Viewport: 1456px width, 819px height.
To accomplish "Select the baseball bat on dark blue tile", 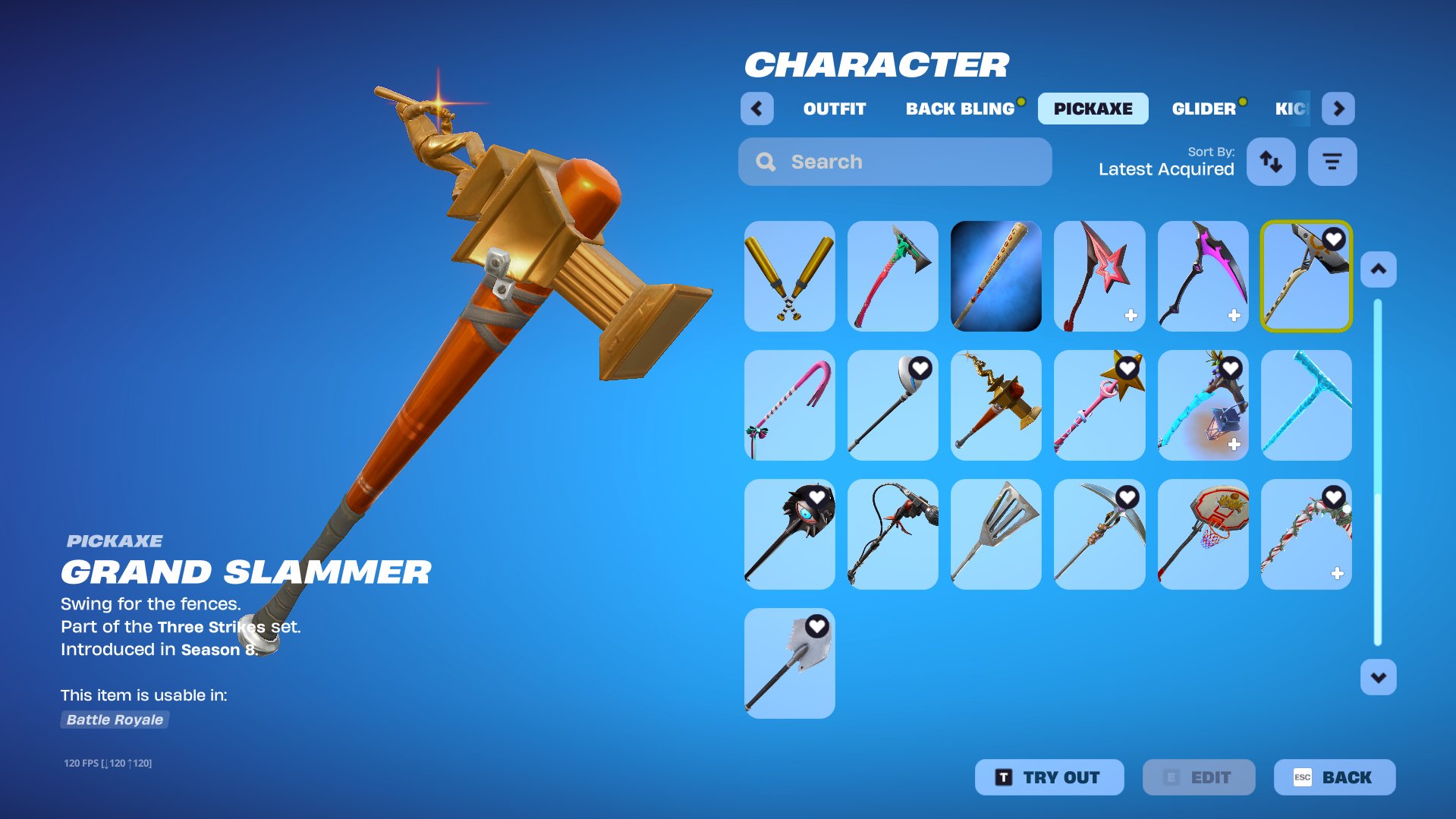I will click(x=995, y=276).
